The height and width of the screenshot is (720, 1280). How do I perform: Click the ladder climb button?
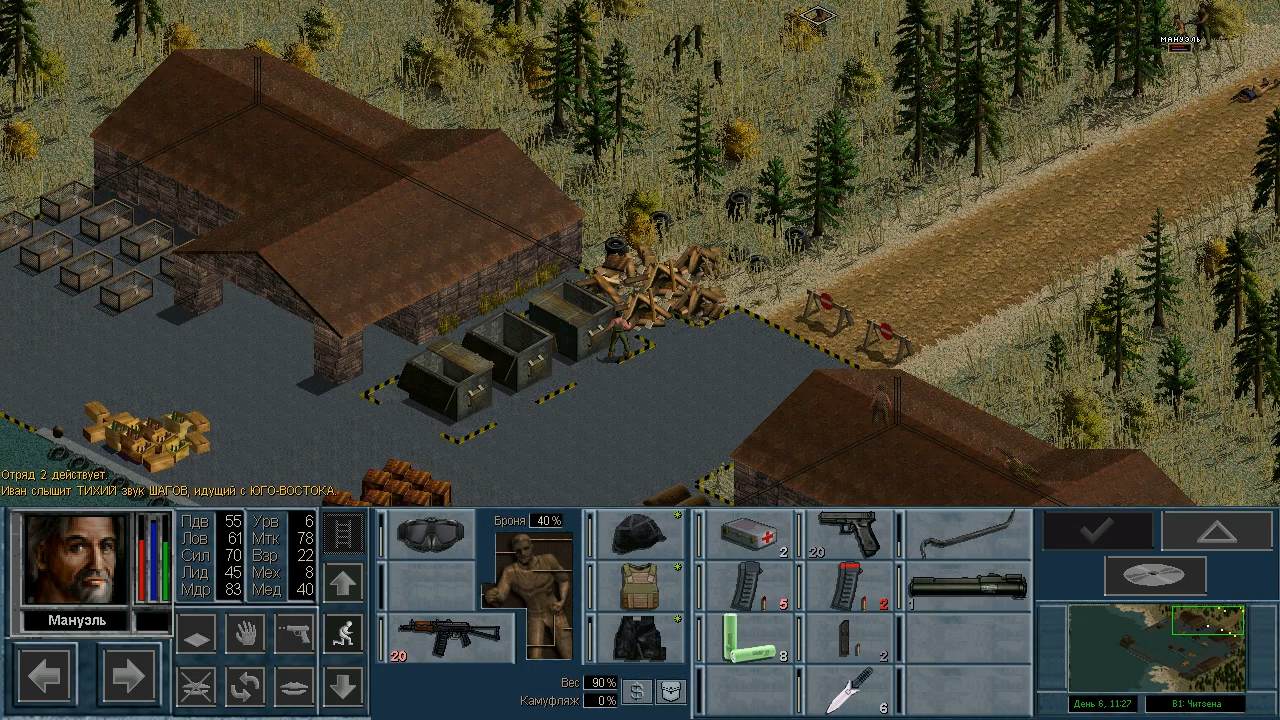(343, 533)
